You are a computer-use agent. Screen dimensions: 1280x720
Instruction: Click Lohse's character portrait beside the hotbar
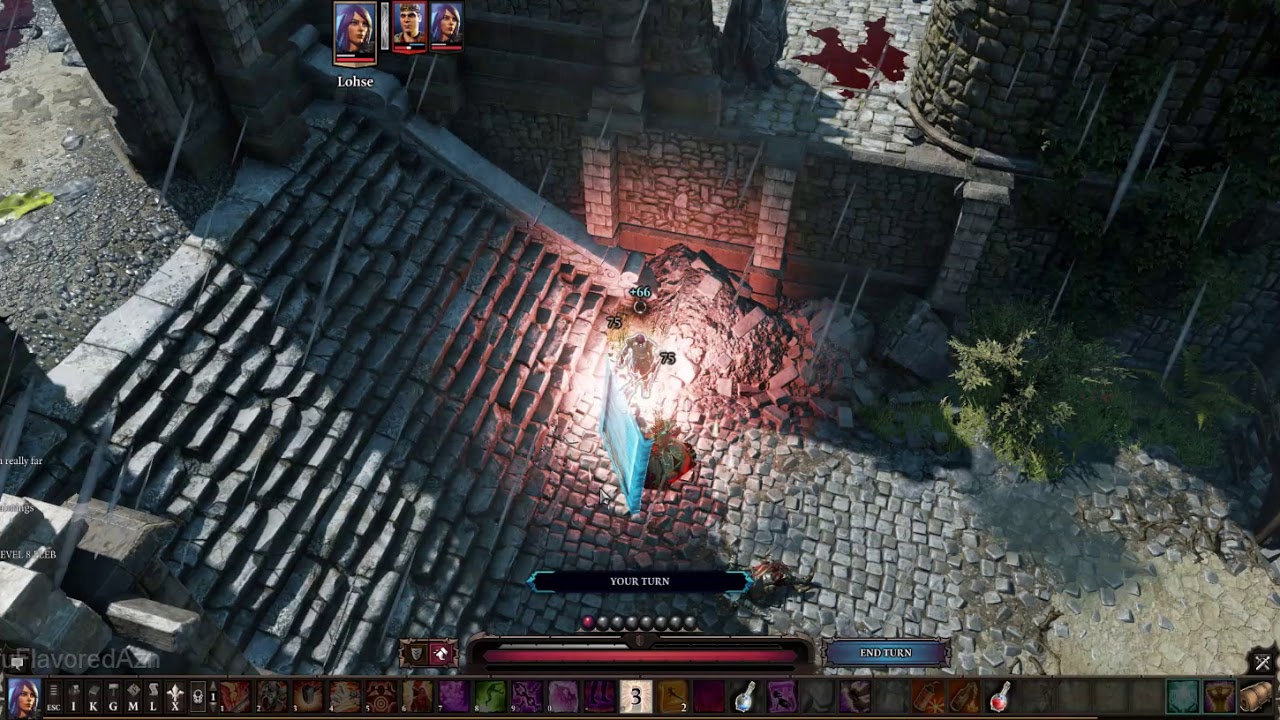point(23,695)
